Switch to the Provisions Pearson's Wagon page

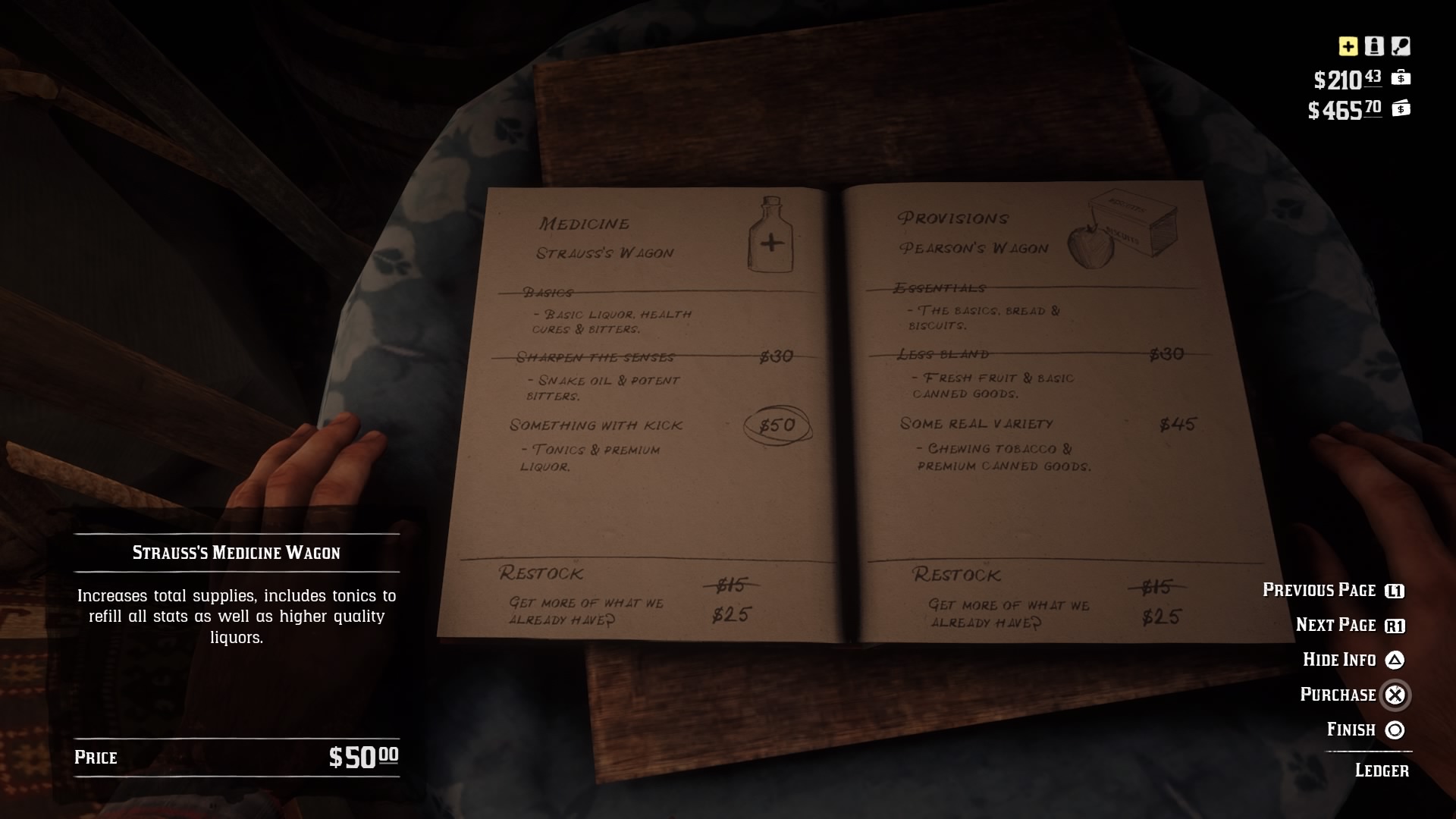click(x=974, y=231)
